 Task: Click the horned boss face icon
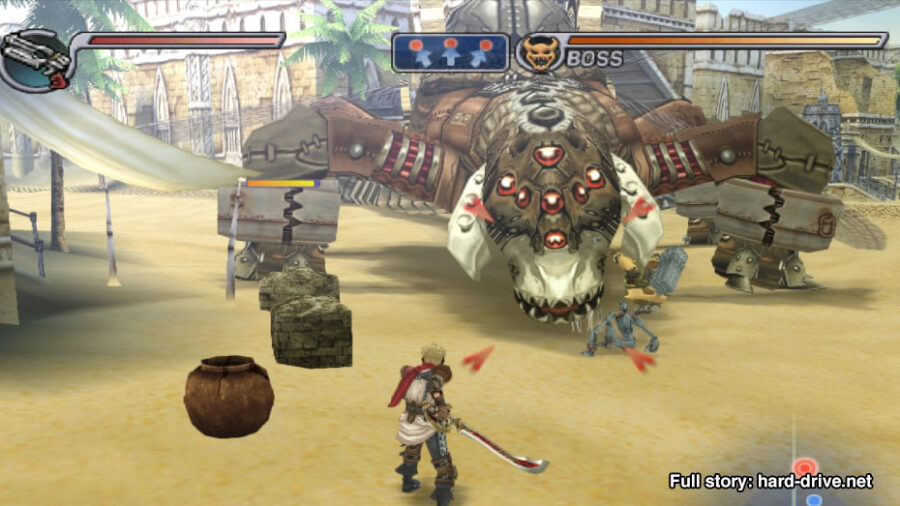coord(539,54)
